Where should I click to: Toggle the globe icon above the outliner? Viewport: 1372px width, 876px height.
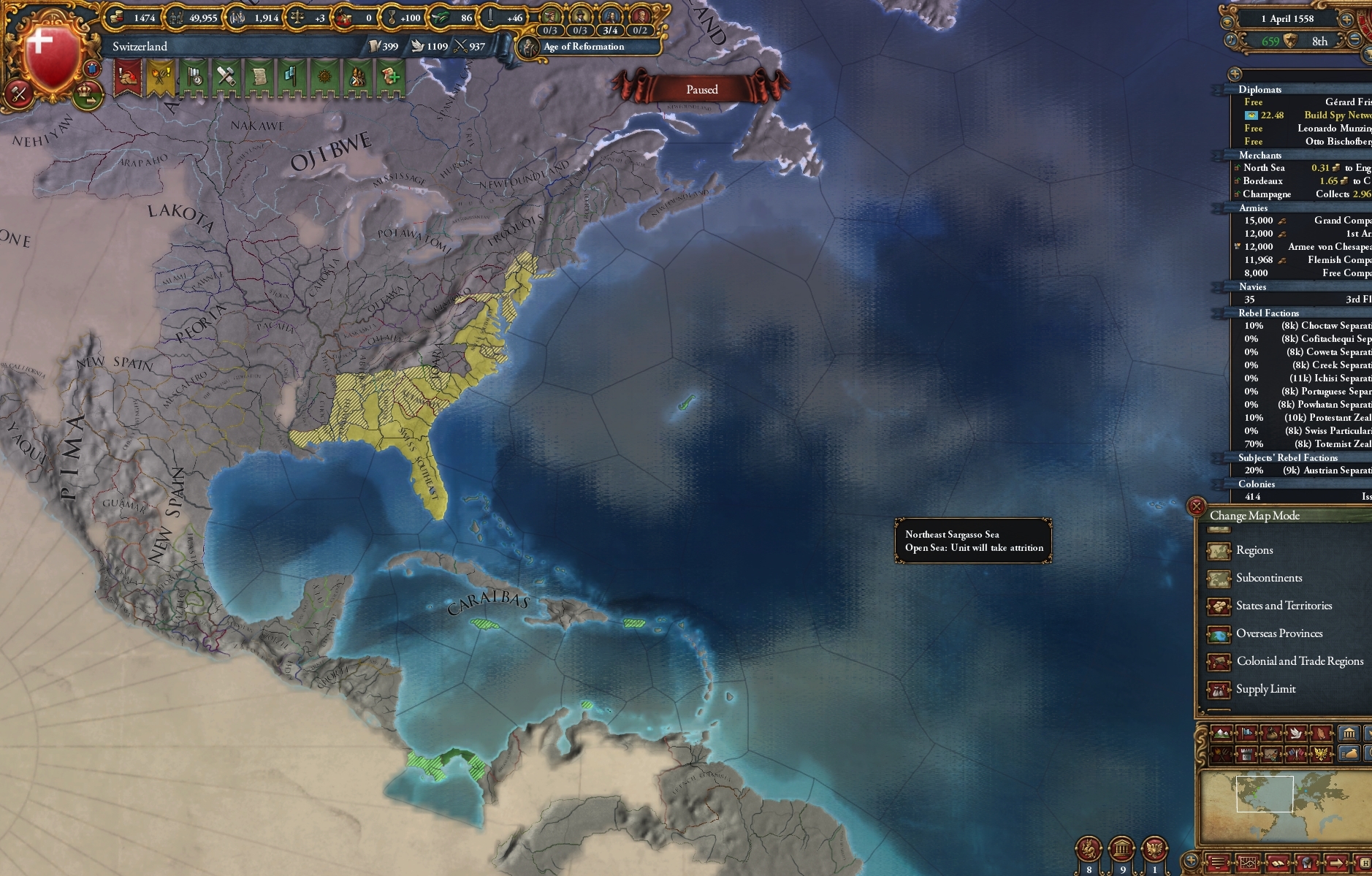(1236, 73)
